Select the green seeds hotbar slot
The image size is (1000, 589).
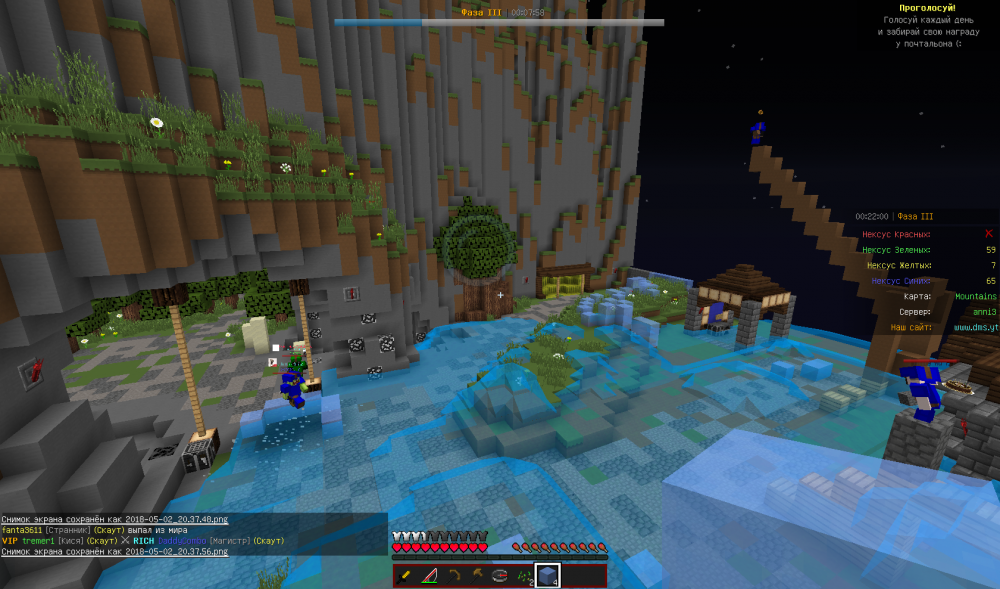point(524,575)
